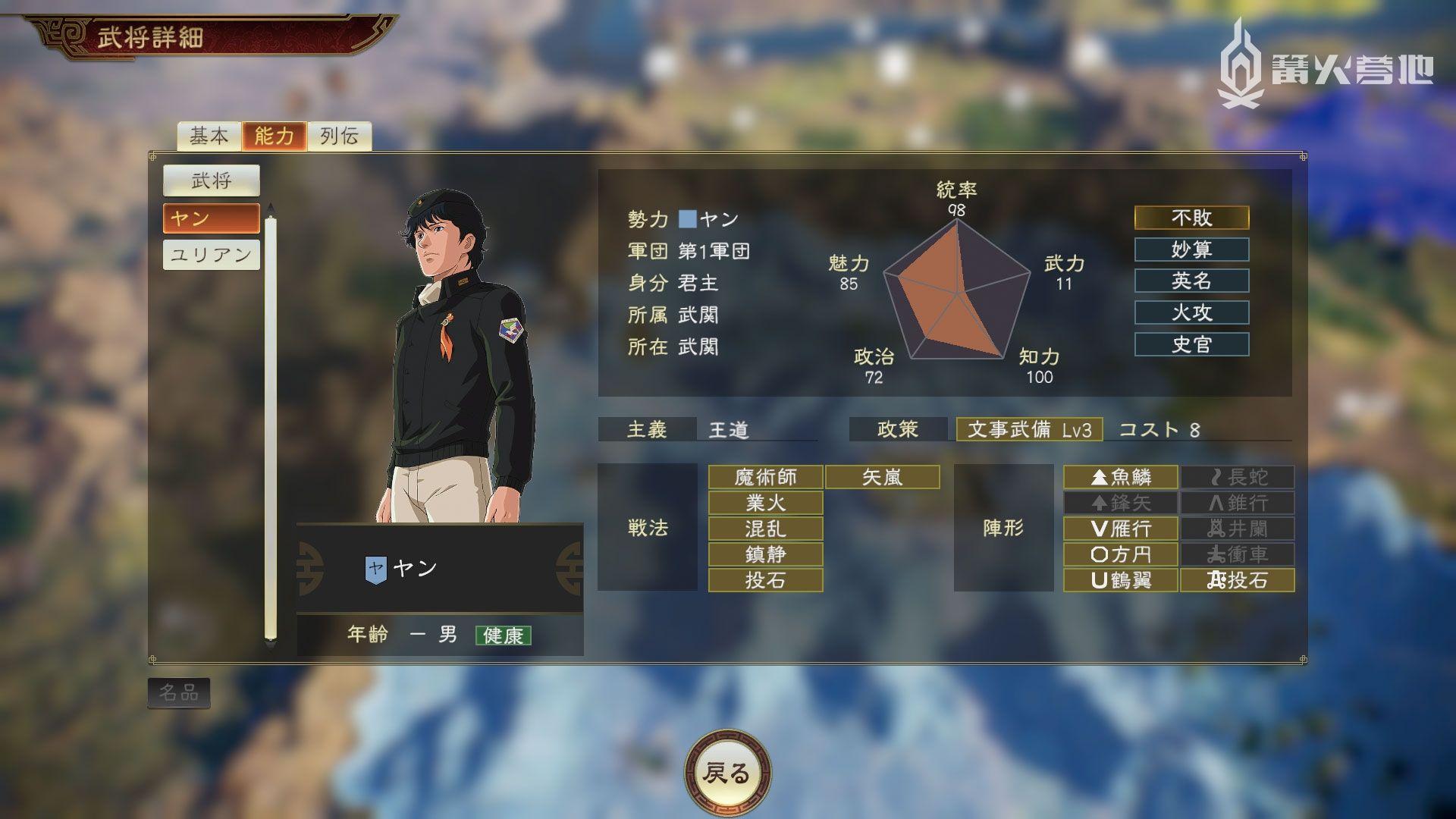Choose the 火攻 trait

1191,312
